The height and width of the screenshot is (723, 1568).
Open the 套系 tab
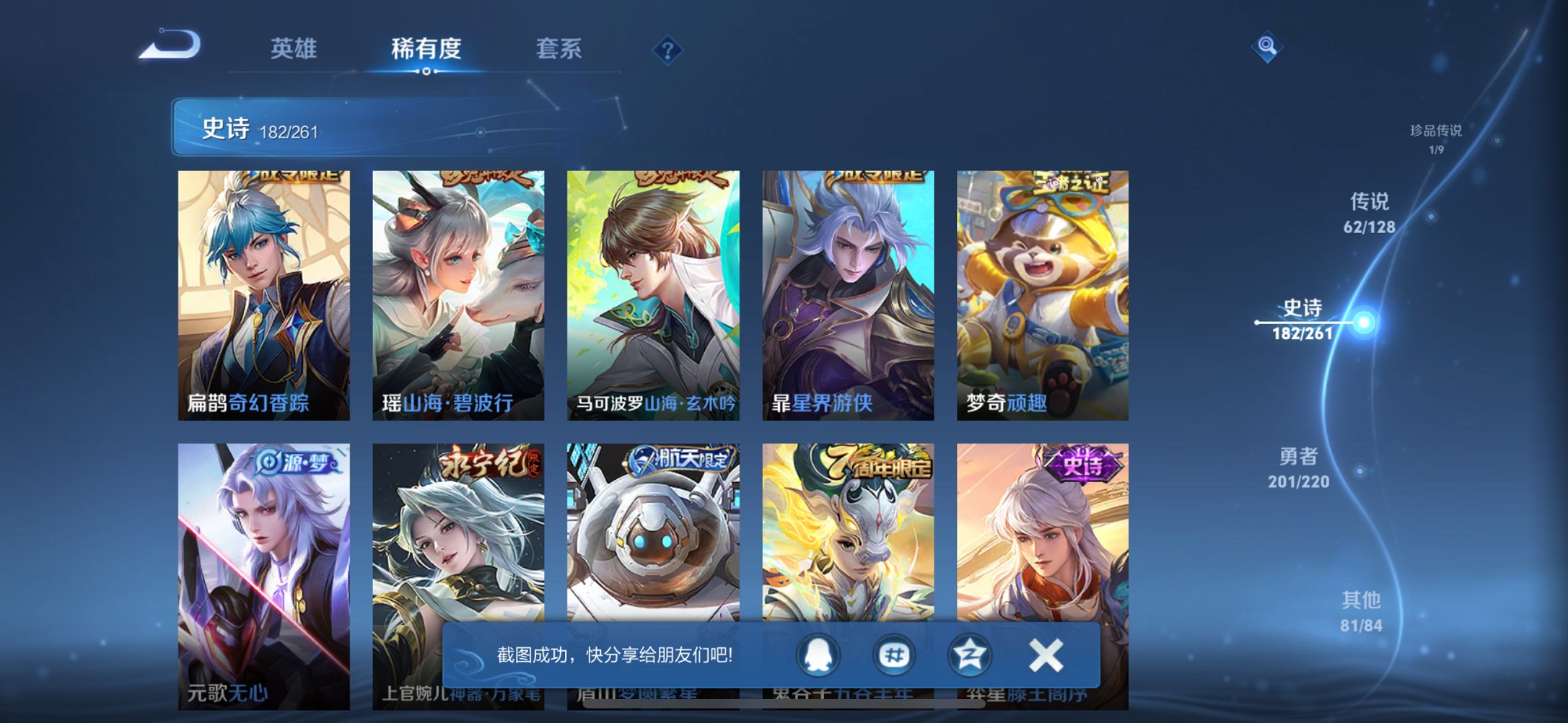point(559,48)
